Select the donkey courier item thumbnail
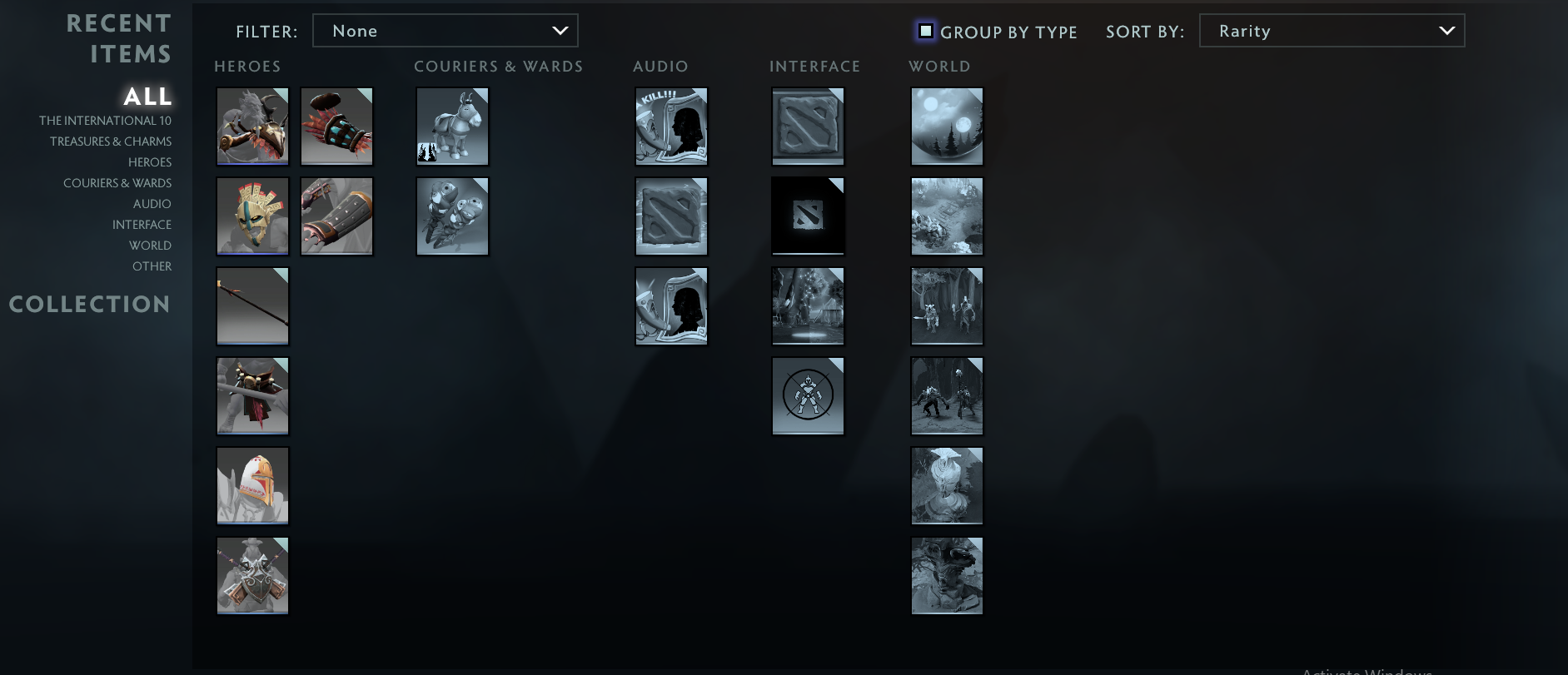Viewport: 1568px width, 675px height. (x=452, y=126)
